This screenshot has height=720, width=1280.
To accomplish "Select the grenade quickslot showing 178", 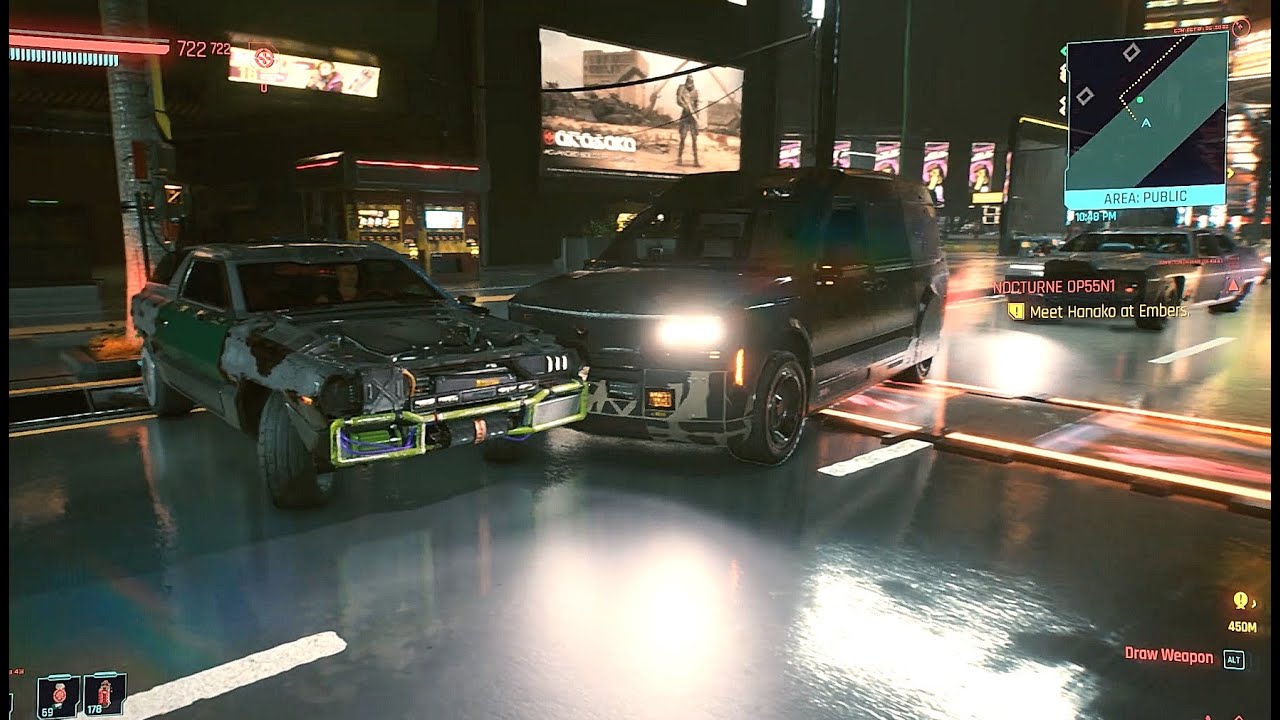I will [x=105, y=693].
